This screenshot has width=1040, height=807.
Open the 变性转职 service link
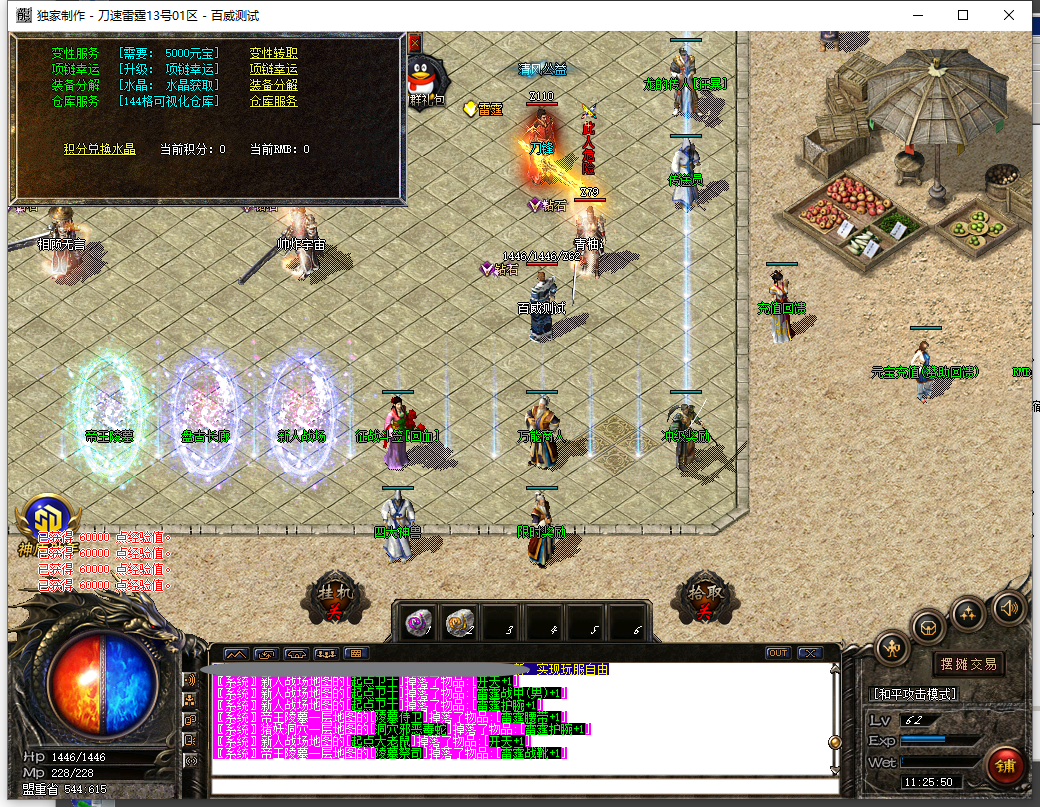273,53
